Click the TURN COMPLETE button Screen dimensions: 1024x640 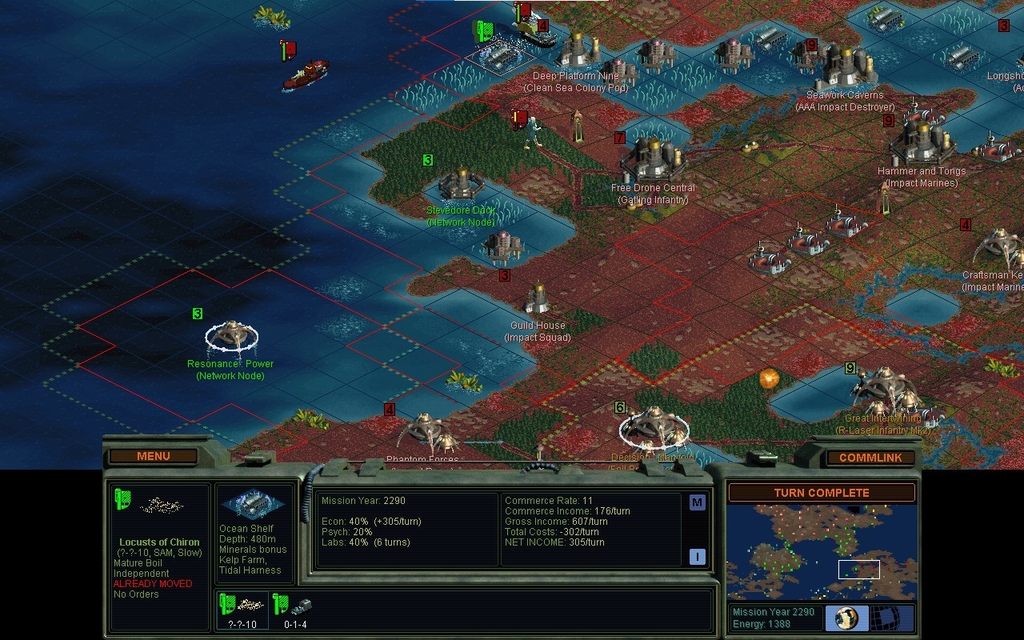tap(821, 493)
